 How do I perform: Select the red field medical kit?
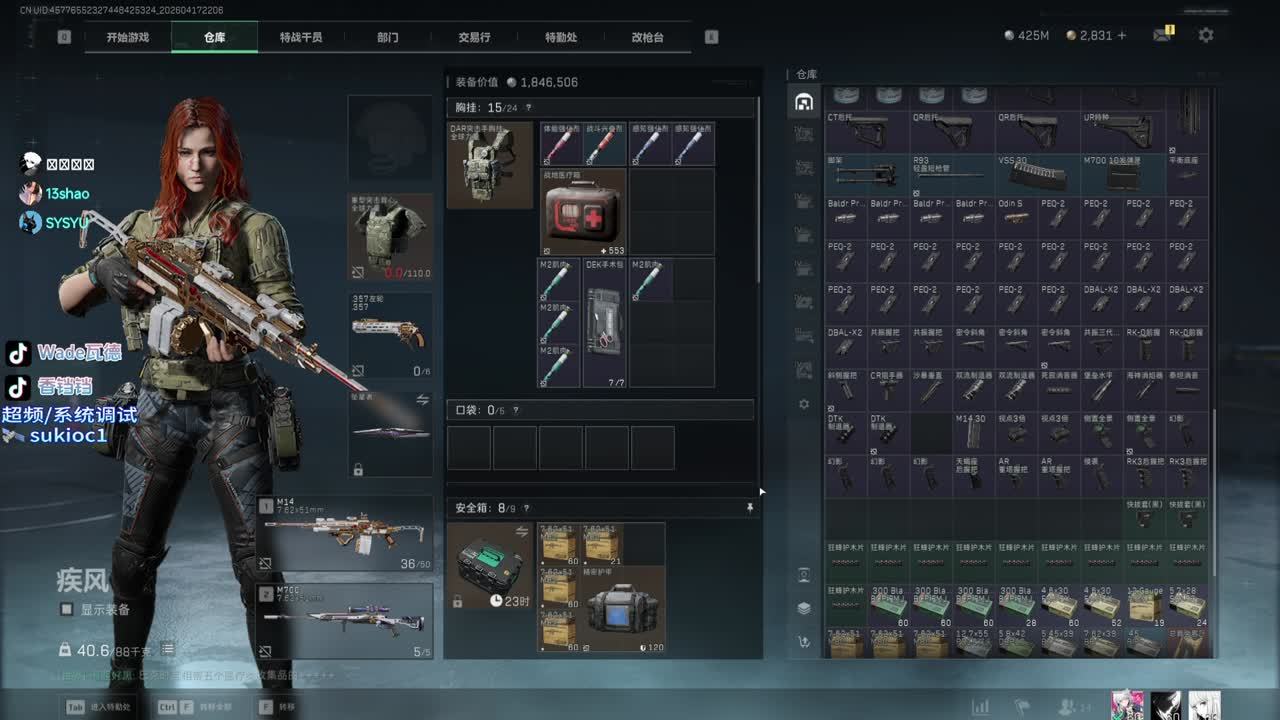[x=583, y=212]
